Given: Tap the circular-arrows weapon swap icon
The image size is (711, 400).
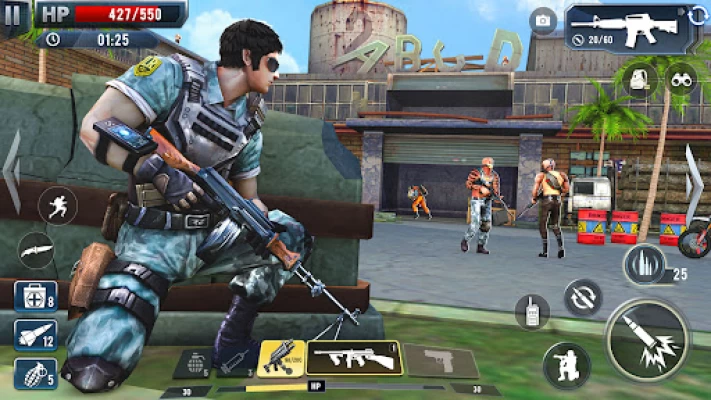Looking at the screenshot, I should pos(697,14).
